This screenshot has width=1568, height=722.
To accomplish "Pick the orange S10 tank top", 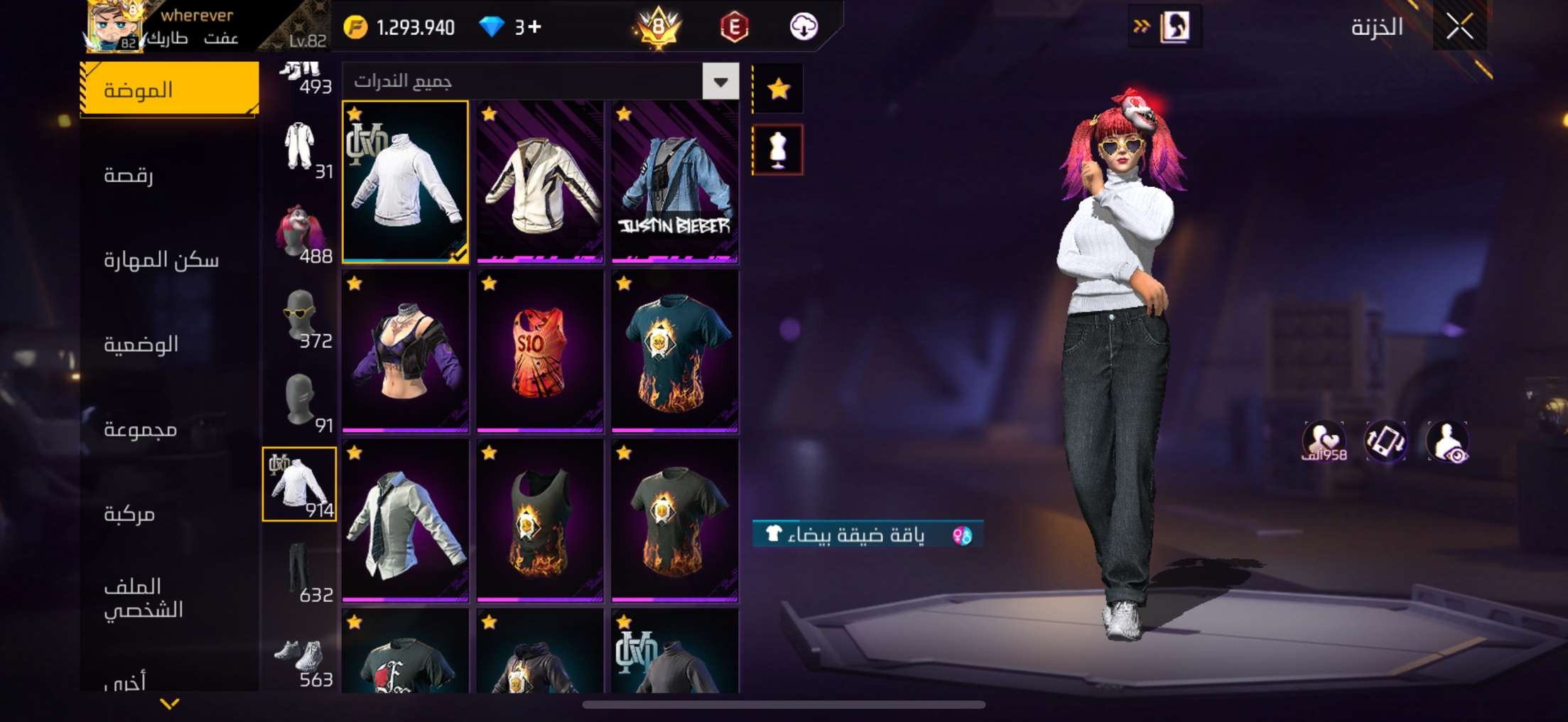I will [x=539, y=351].
